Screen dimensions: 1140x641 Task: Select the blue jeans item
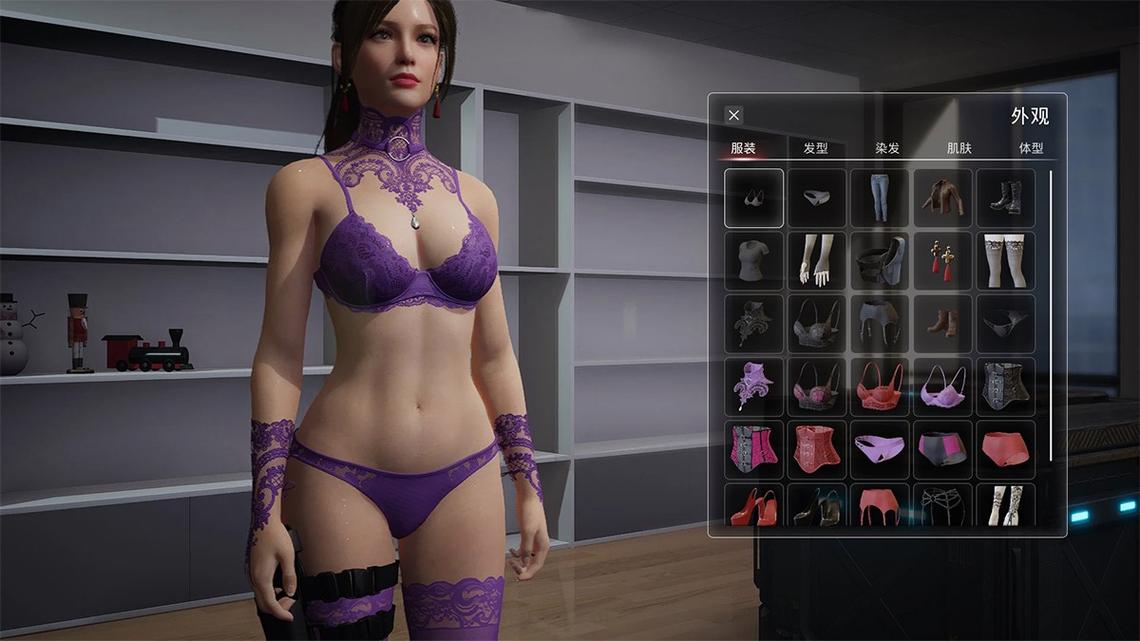(879, 198)
